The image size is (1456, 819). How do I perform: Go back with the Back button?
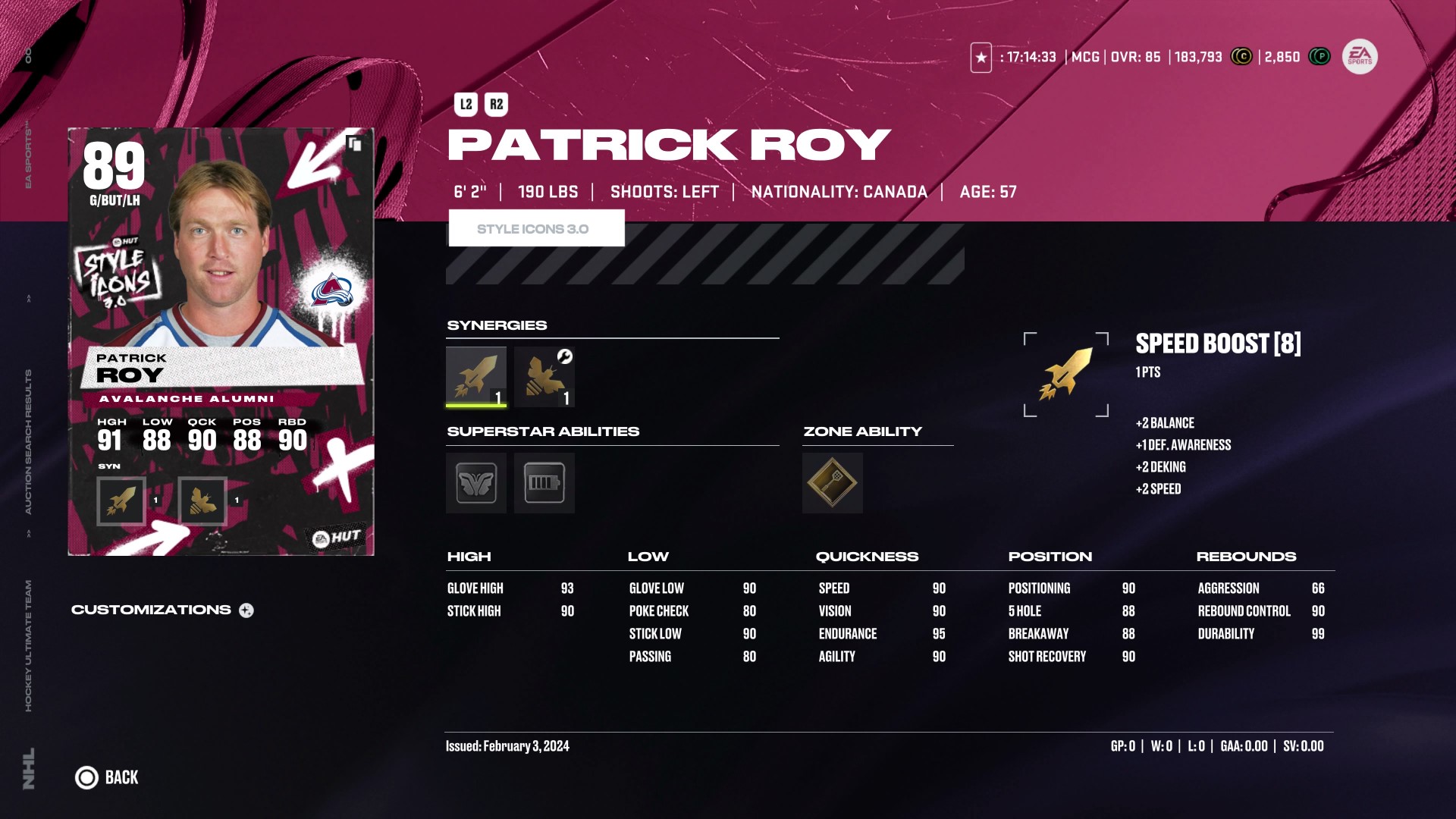(107, 777)
